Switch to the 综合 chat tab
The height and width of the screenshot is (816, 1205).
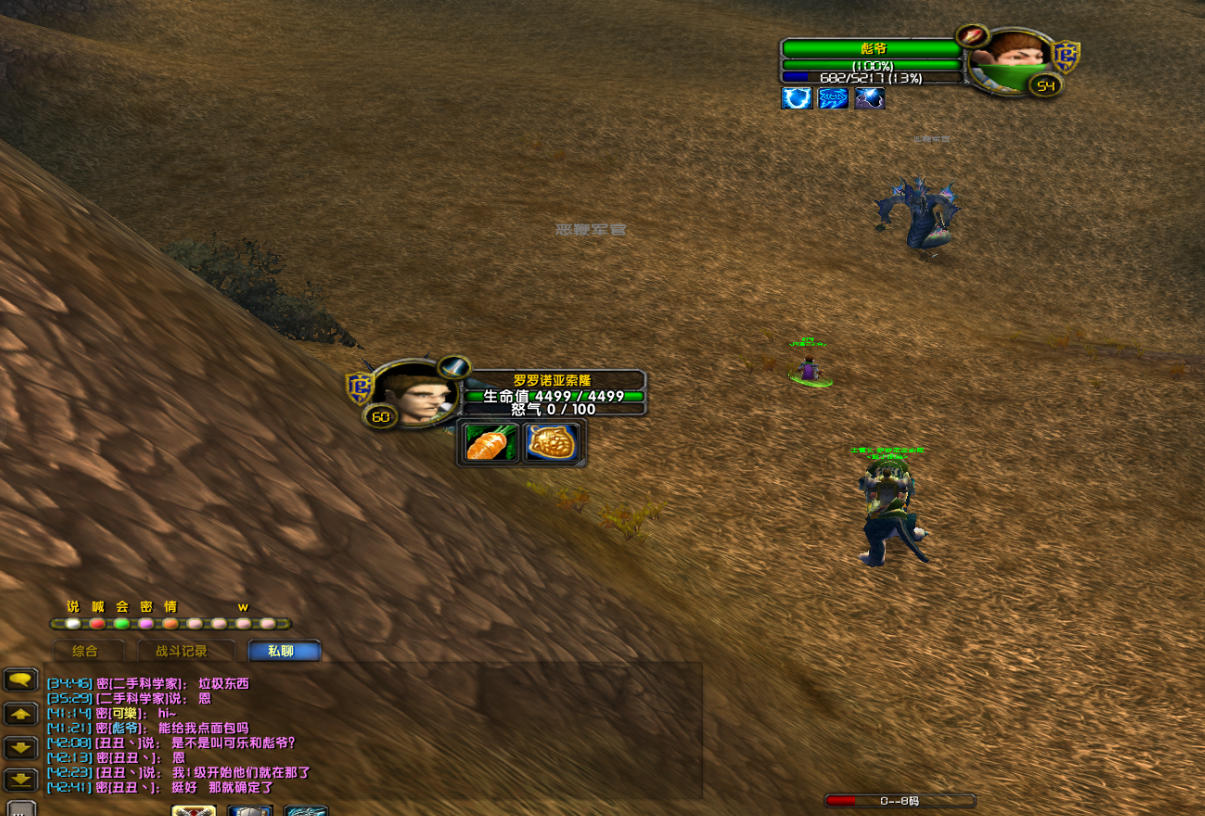click(86, 651)
